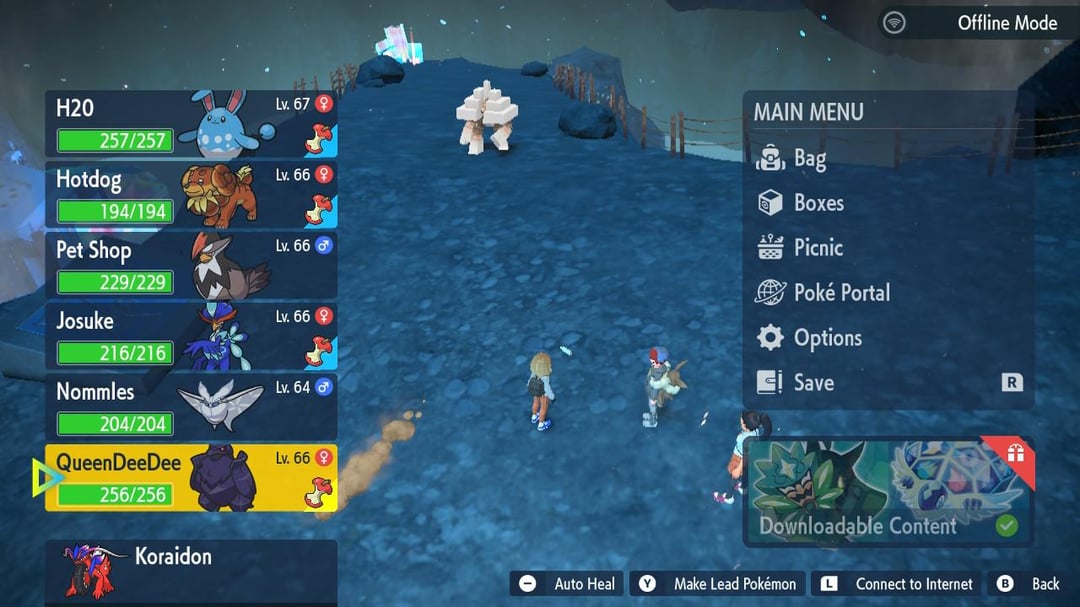This screenshot has height=607, width=1080.
Task: Select Connect to Internet
Action: (x=898, y=584)
